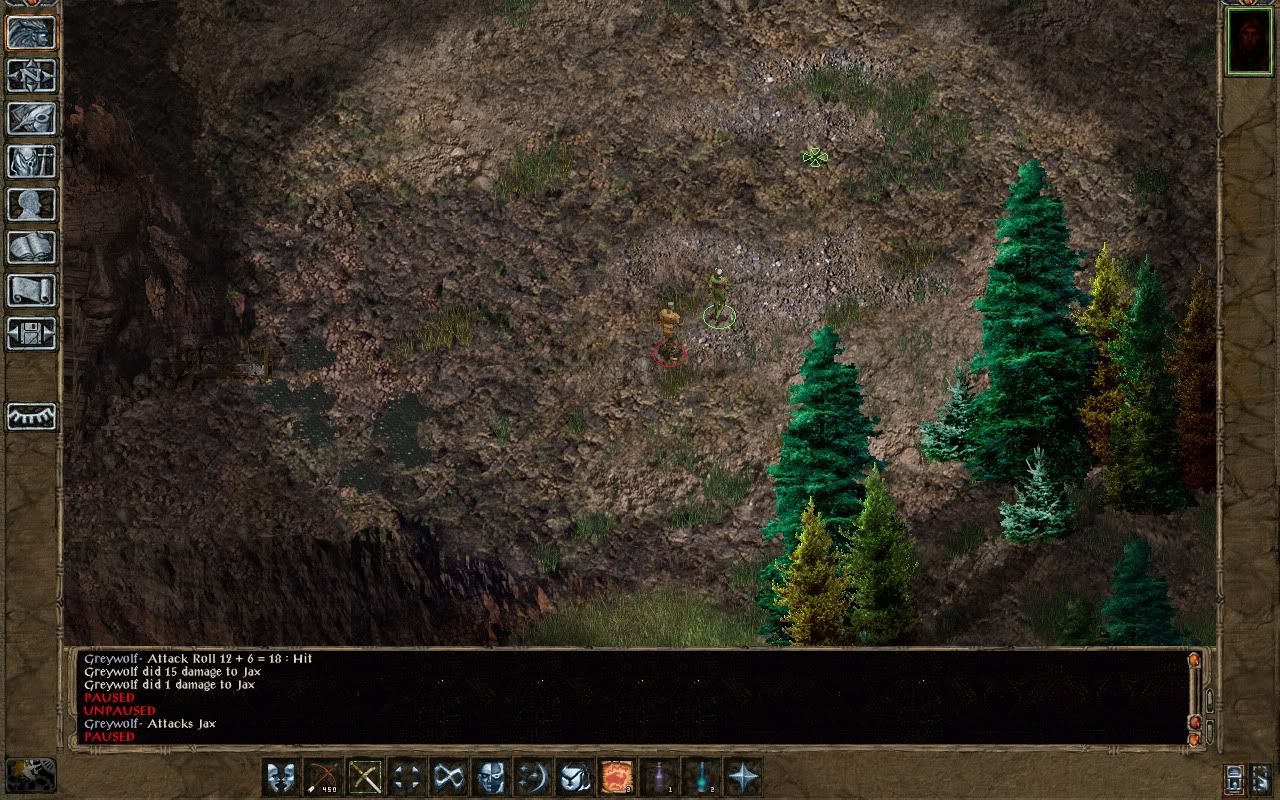Viewport: 1280px width, 800px height.
Task: Open the area map with the compass button
Action: (x=31, y=75)
